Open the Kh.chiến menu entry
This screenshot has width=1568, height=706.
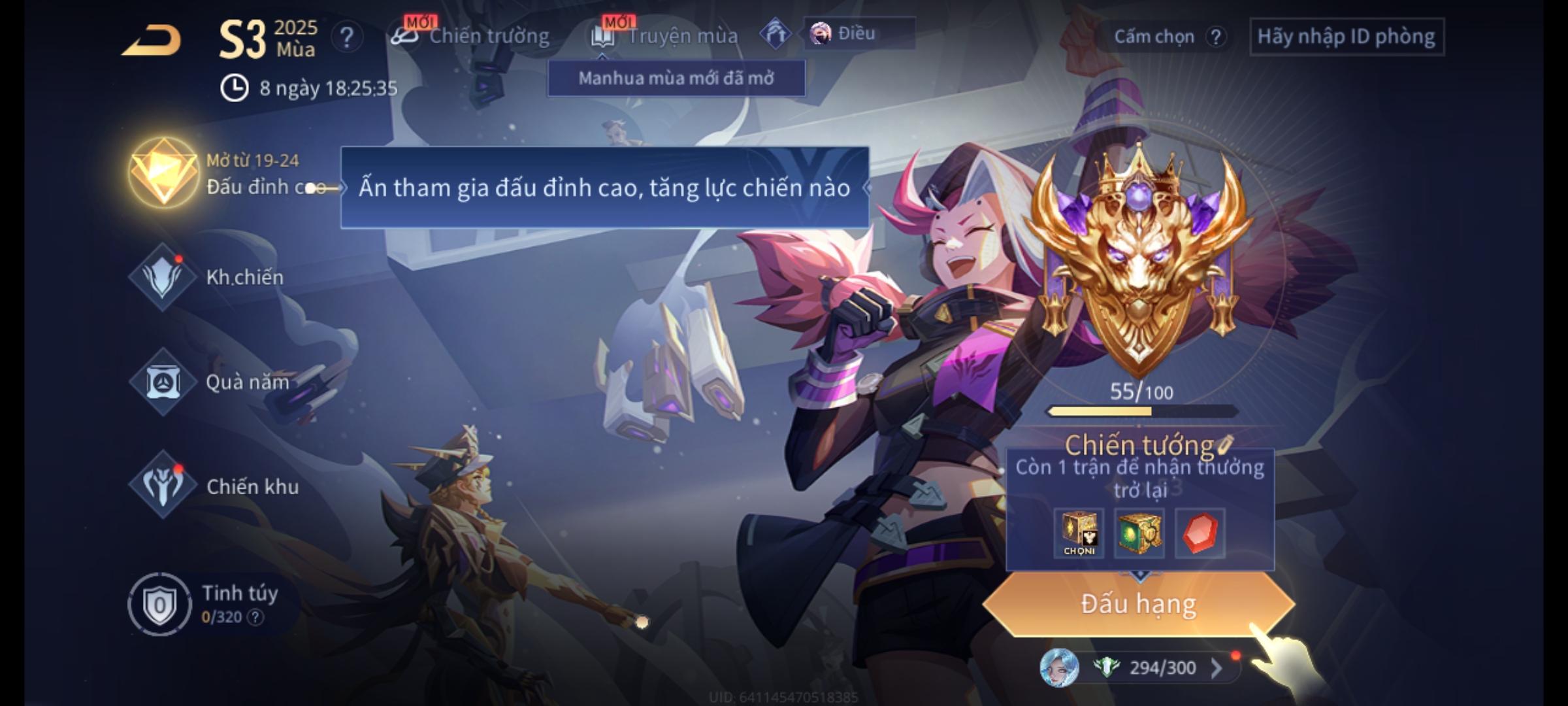(163, 277)
